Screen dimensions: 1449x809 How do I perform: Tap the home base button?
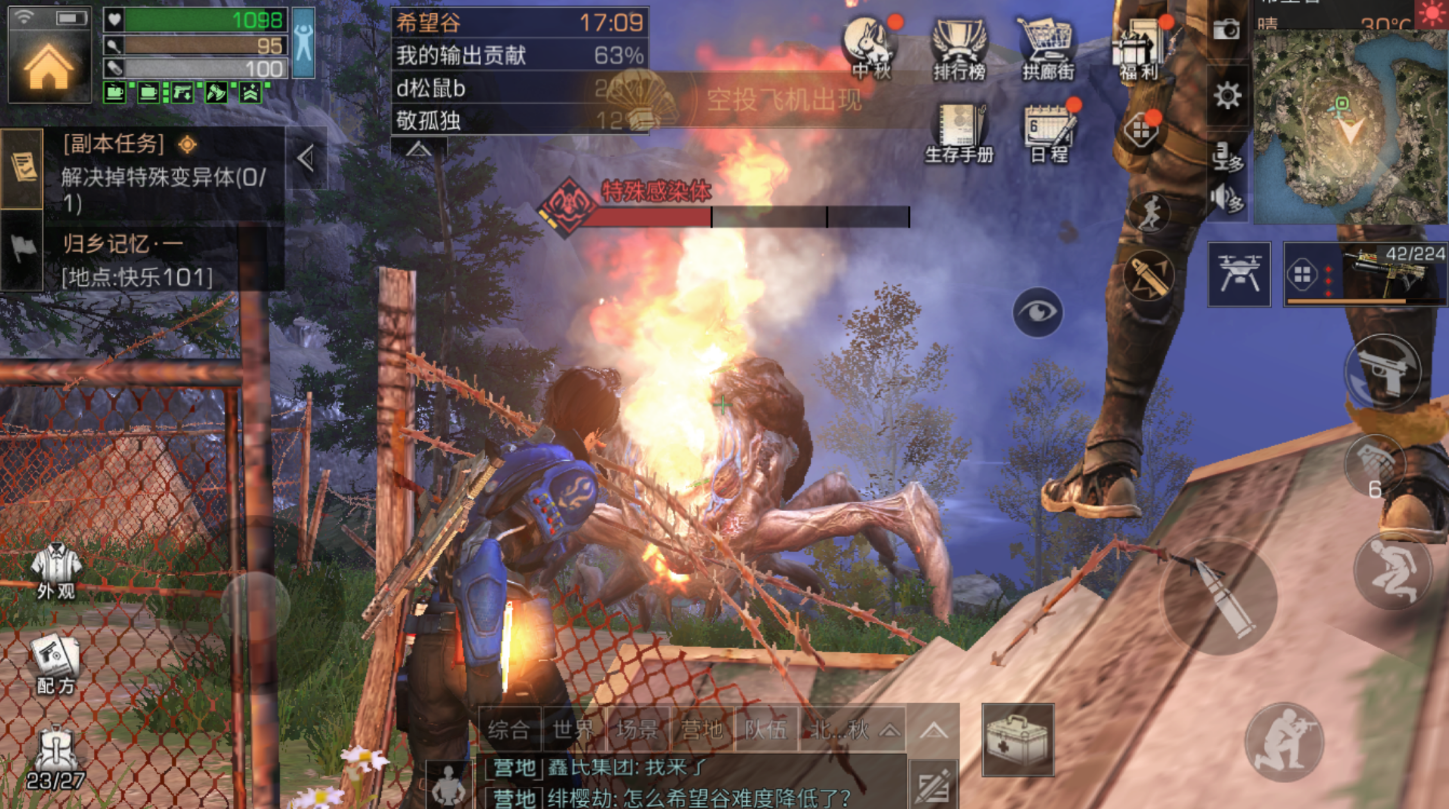pyautogui.click(x=49, y=65)
